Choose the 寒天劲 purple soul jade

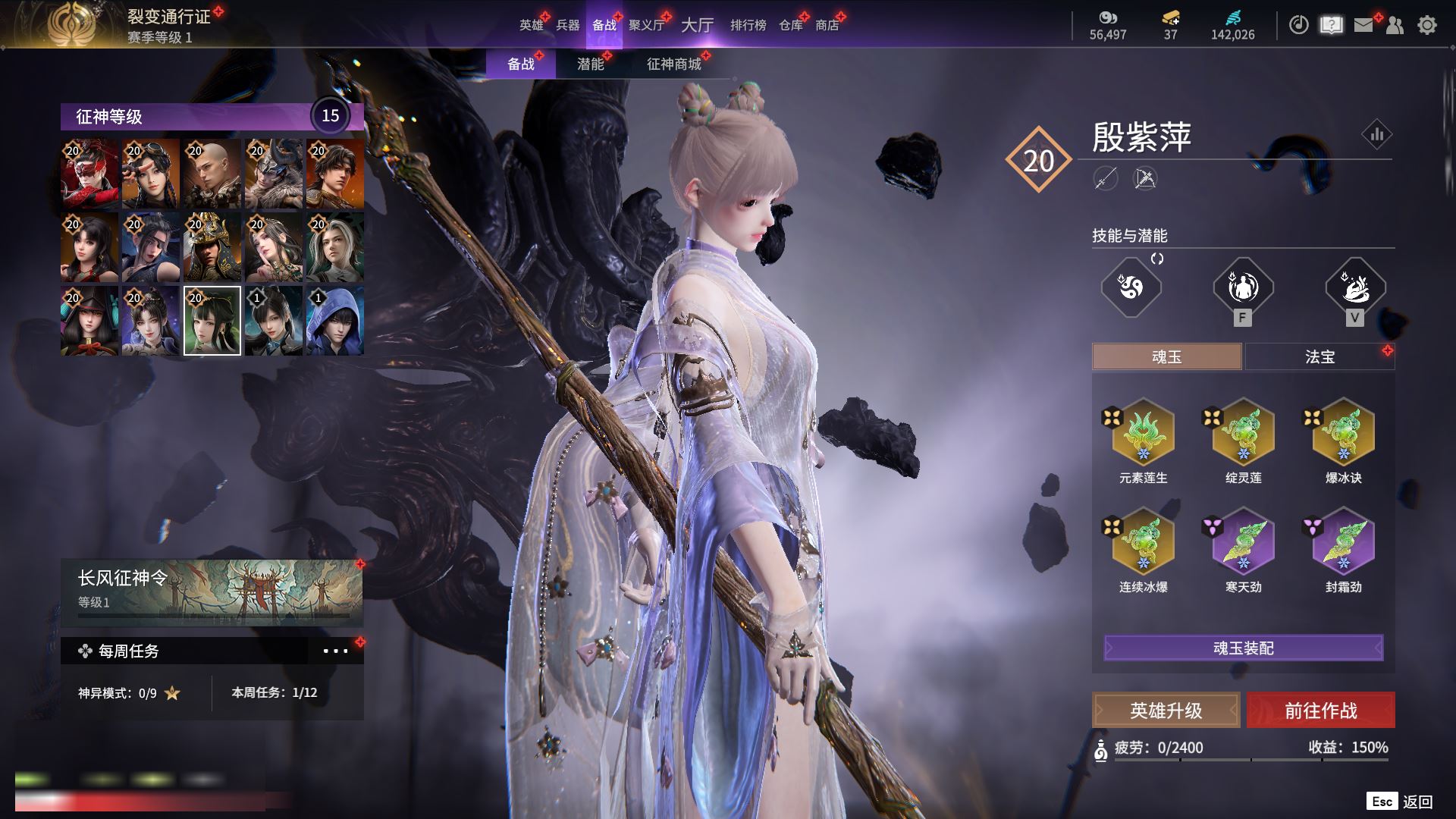click(1243, 543)
